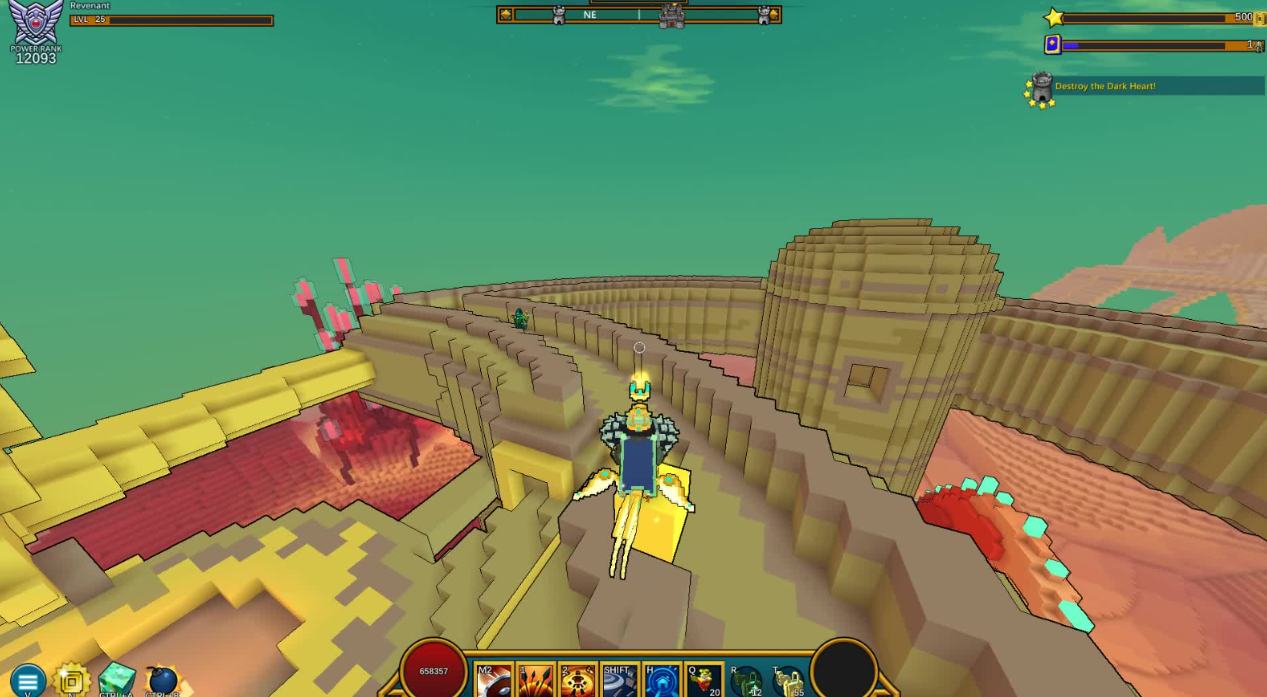This screenshot has width=1267, height=697.
Task: Click the compass bar at top center
Action: coord(639,15)
